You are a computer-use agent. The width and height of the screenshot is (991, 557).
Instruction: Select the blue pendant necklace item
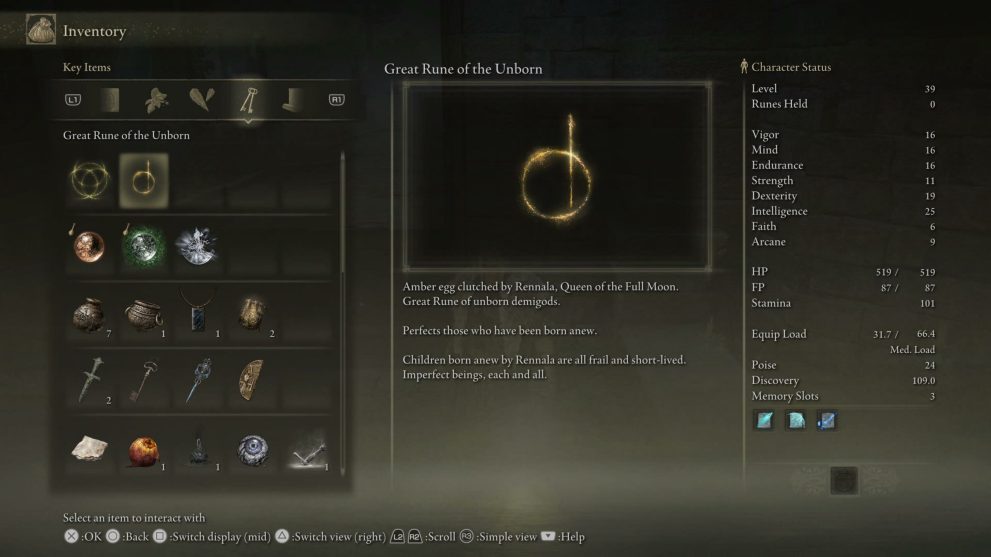pyautogui.click(x=197, y=314)
